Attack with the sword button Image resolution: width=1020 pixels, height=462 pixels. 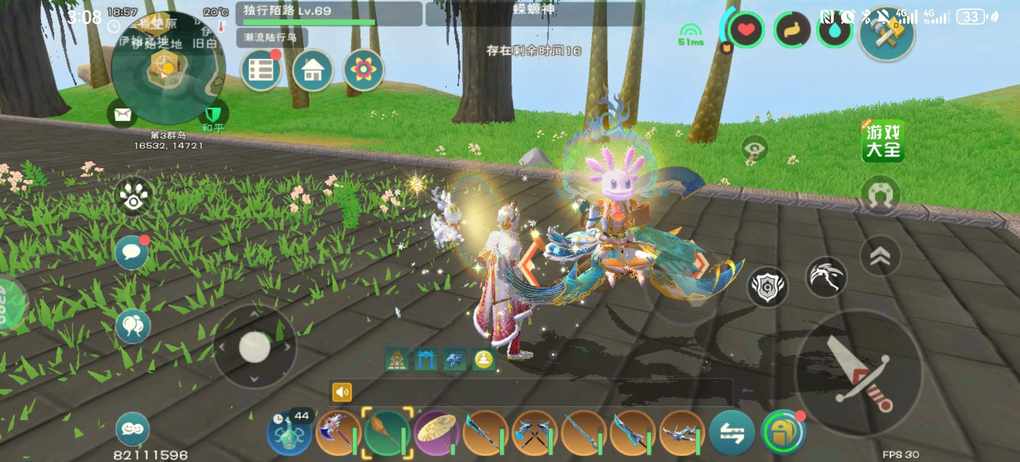[859, 372]
